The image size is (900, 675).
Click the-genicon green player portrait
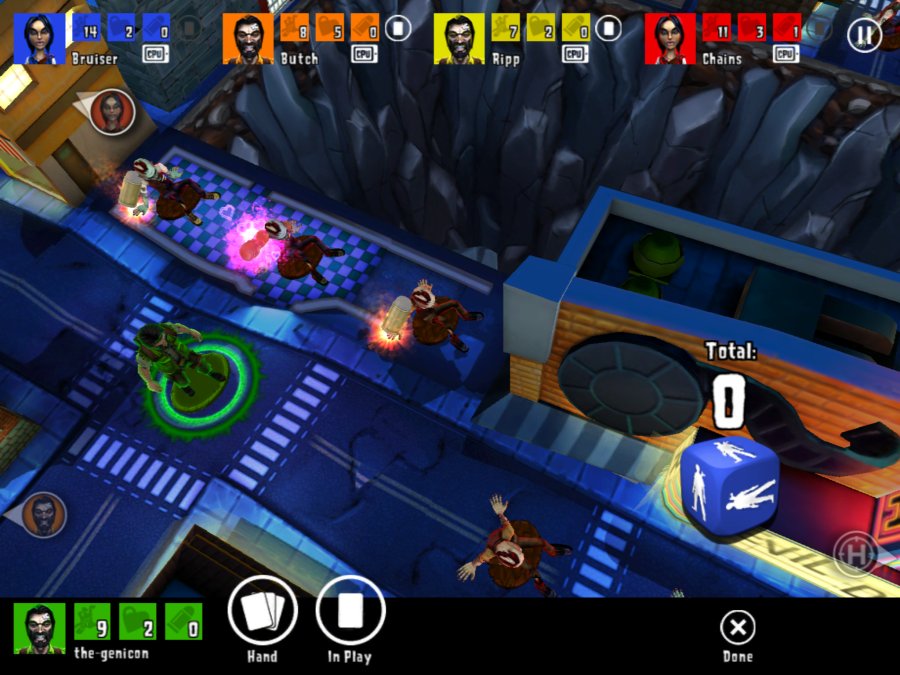coord(40,628)
